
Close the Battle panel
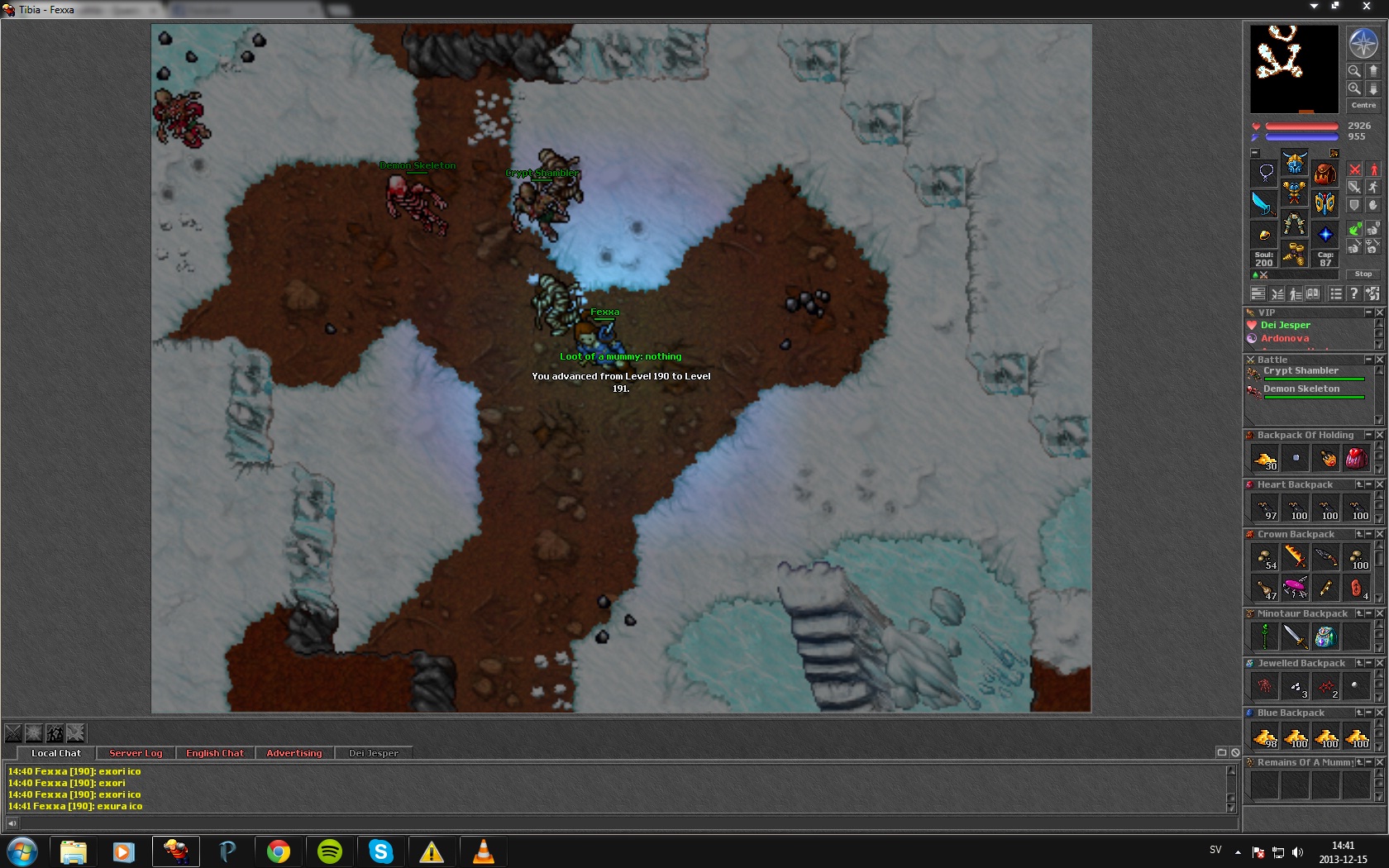tap(1379, 360)
